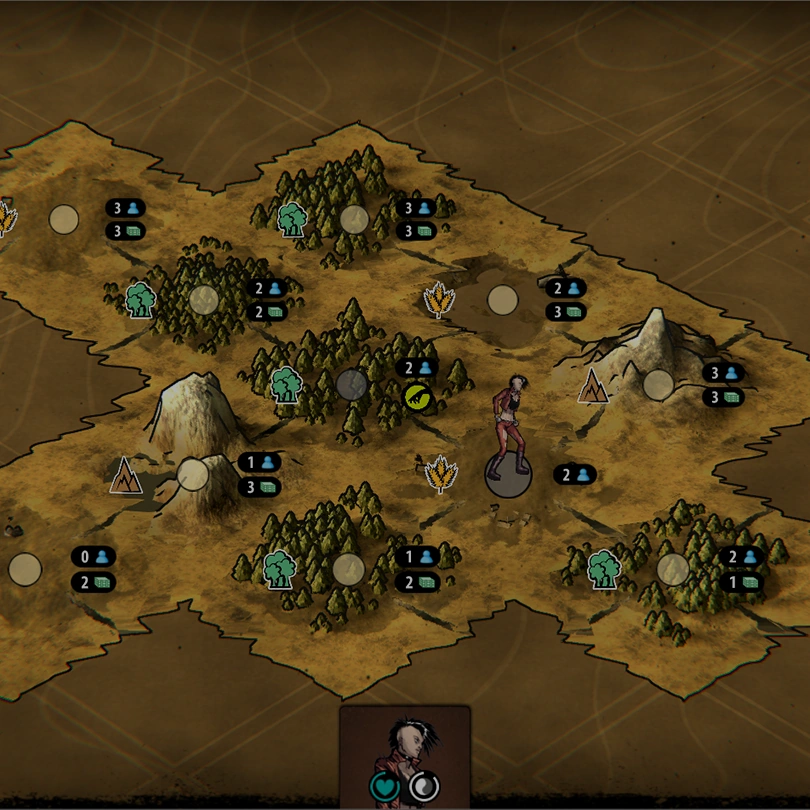Select the forest node marked 2 and 1
Viewport: 810px width, 810px height.
point(673,569)
